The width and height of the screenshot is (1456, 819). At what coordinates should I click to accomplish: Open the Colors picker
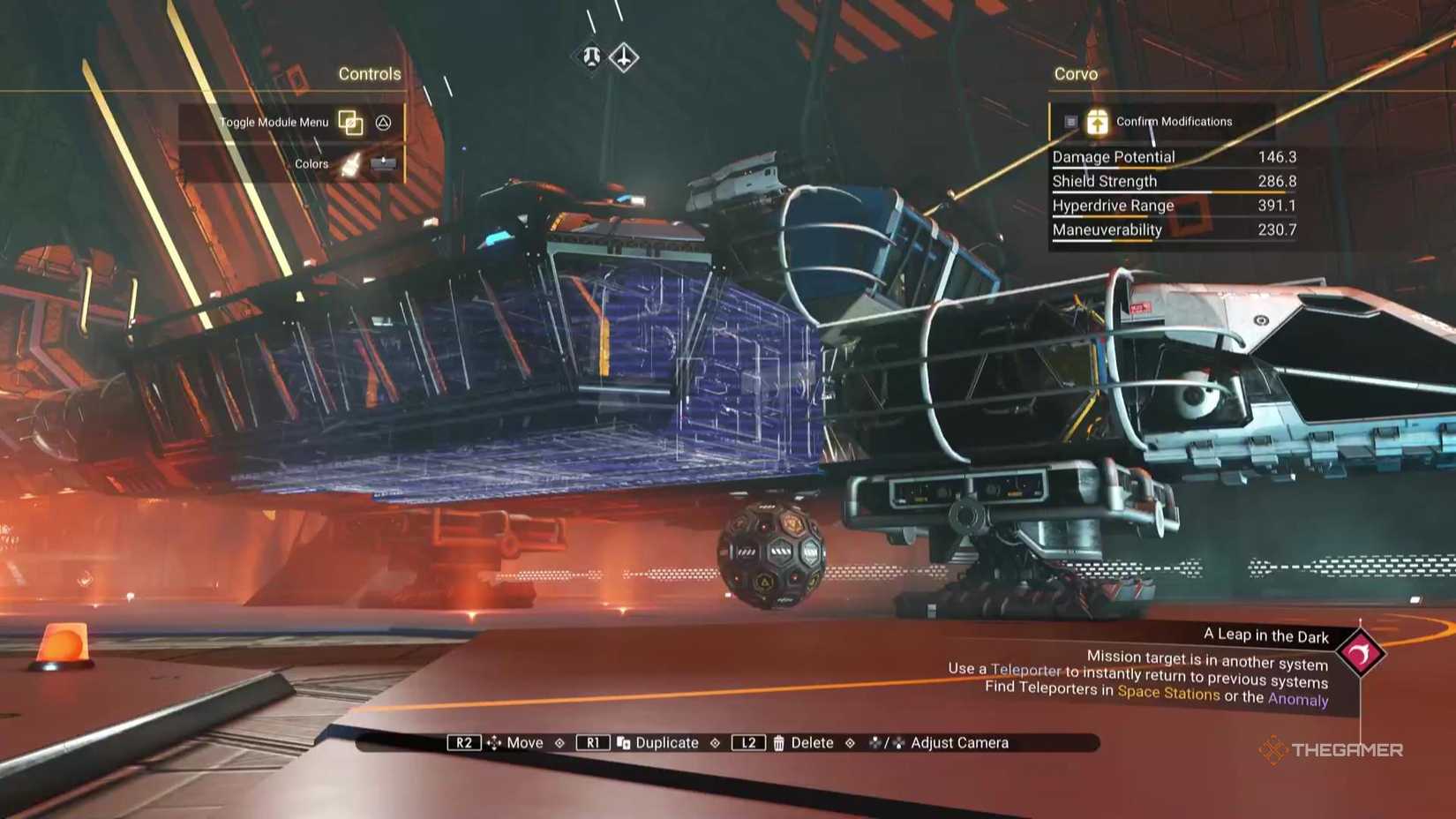tap(310, 162)
